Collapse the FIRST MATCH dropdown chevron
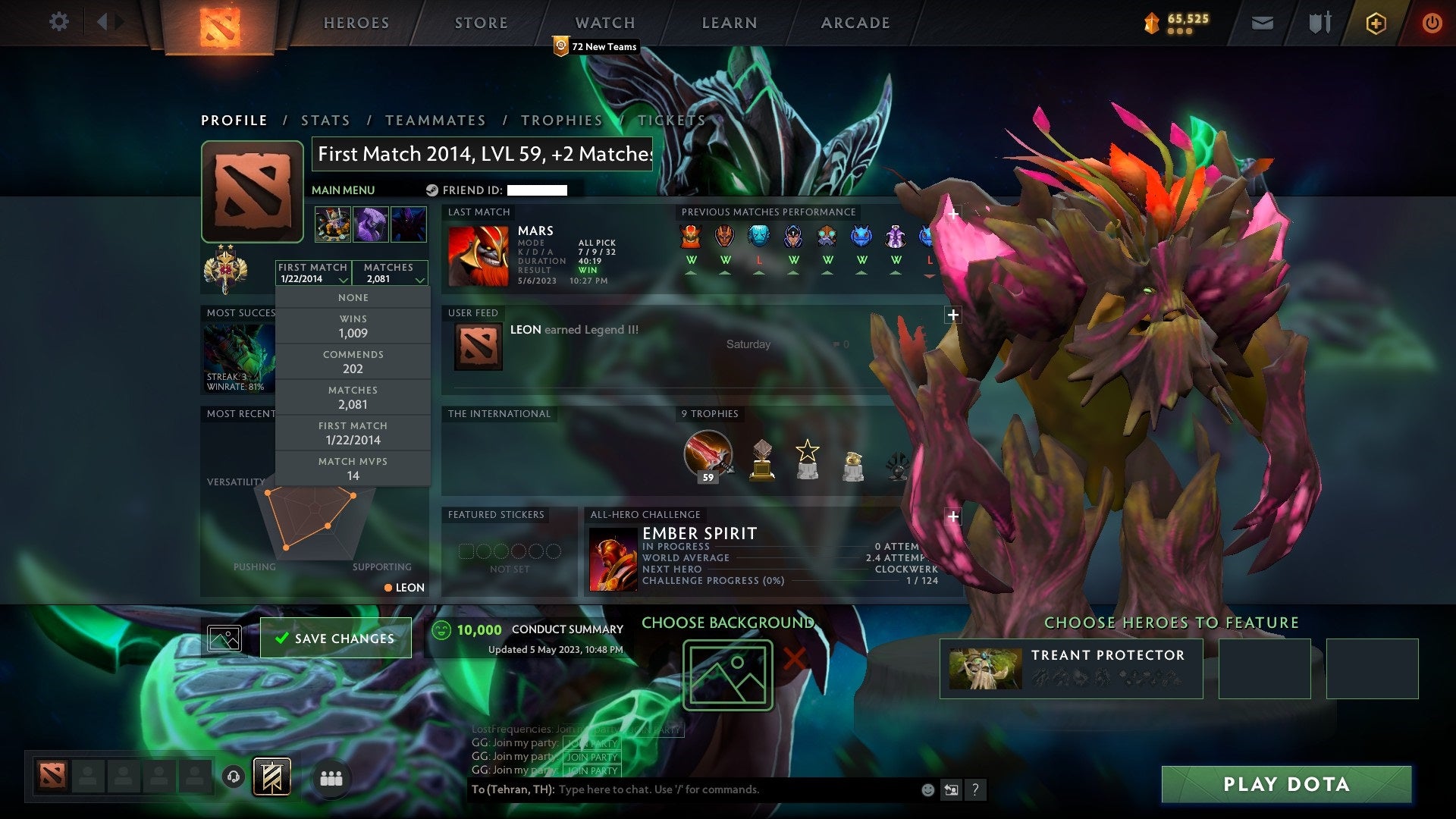The width and height of the screenshot is (1456, 819). click(343, 279)
